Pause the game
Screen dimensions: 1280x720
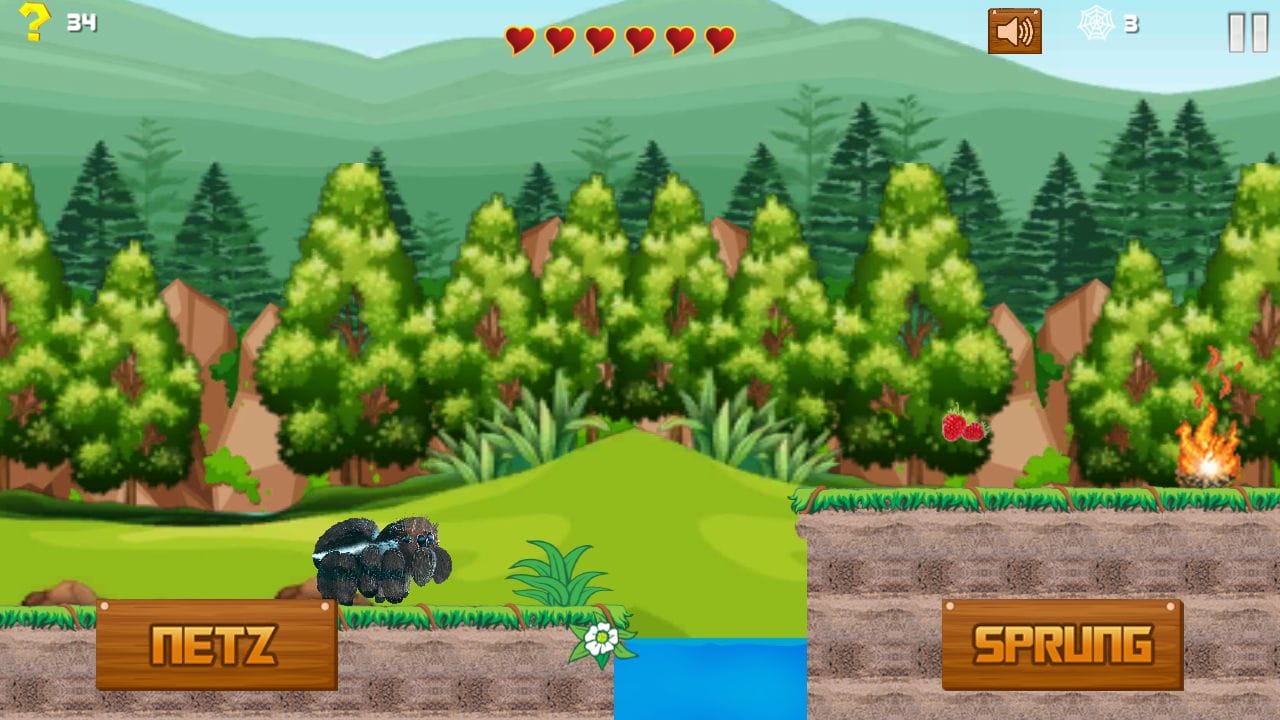coord(1247,32)
